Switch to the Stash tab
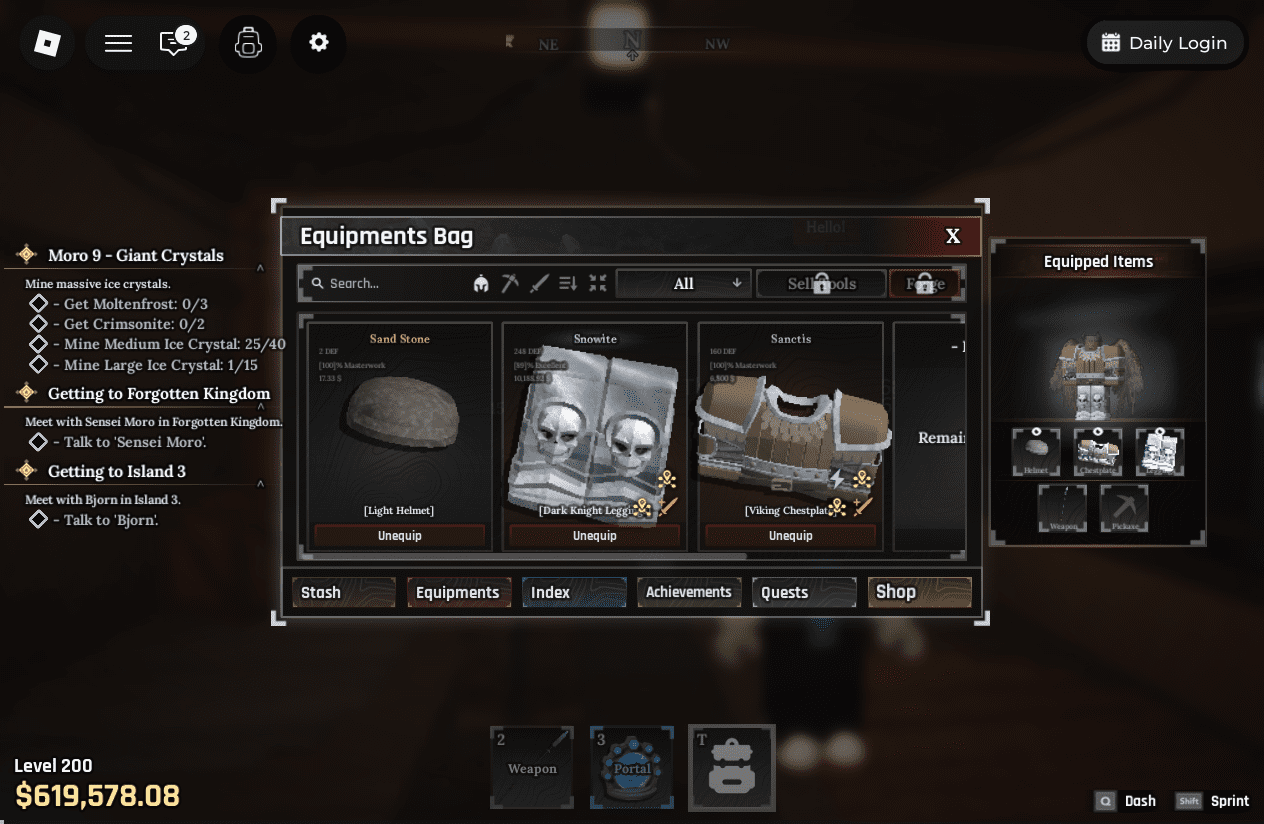 click(x=343, y=592)
